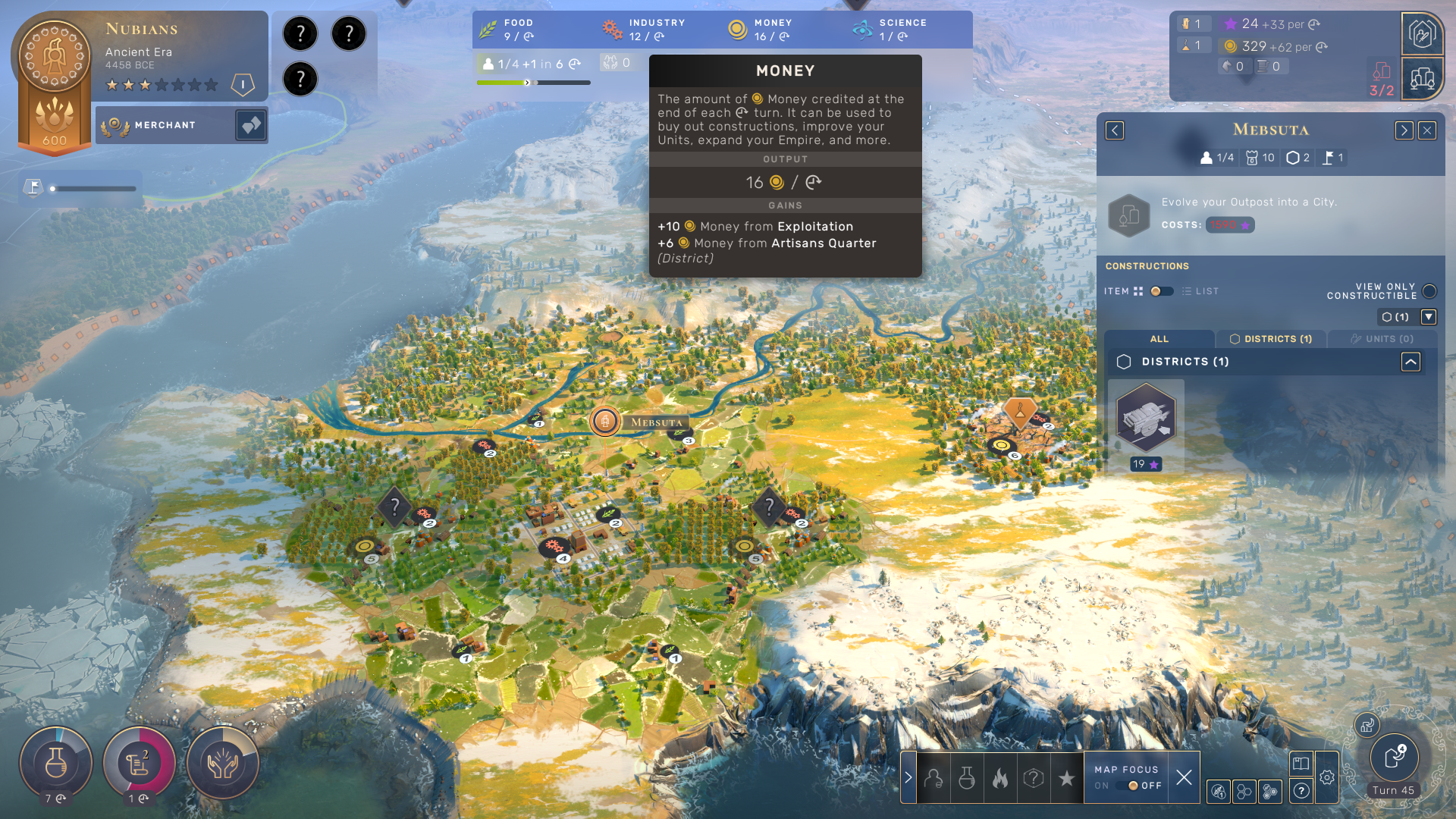Close the Mebsuta outpost panel
Screen dimensions: 1456x819
(x=1427, y=130)
